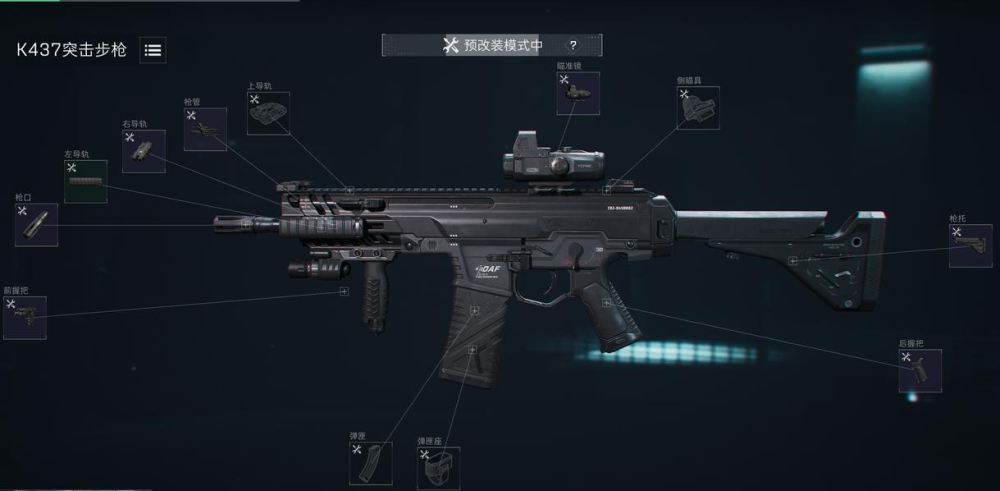Choose the 上导轨 top rail slot
This screenshot has height=491, width=1000.
267,113
